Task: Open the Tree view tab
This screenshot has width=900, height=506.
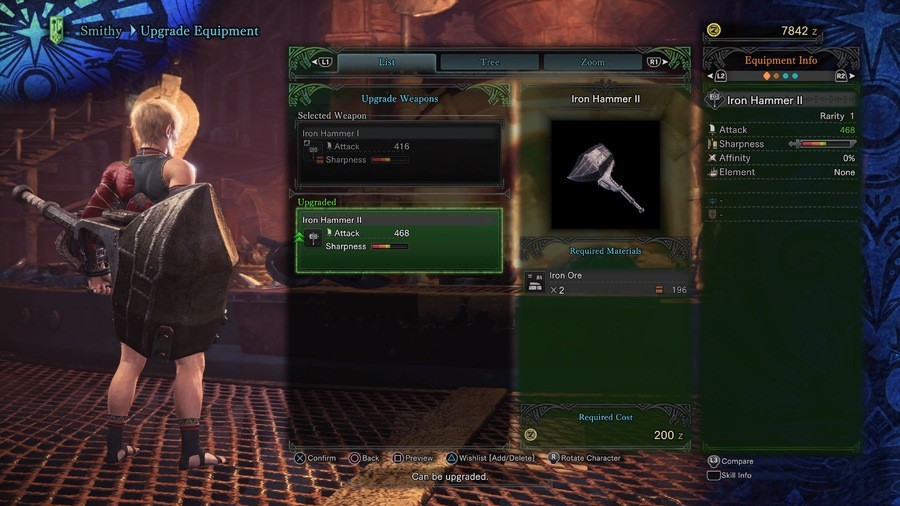Action: pos(490,62)
